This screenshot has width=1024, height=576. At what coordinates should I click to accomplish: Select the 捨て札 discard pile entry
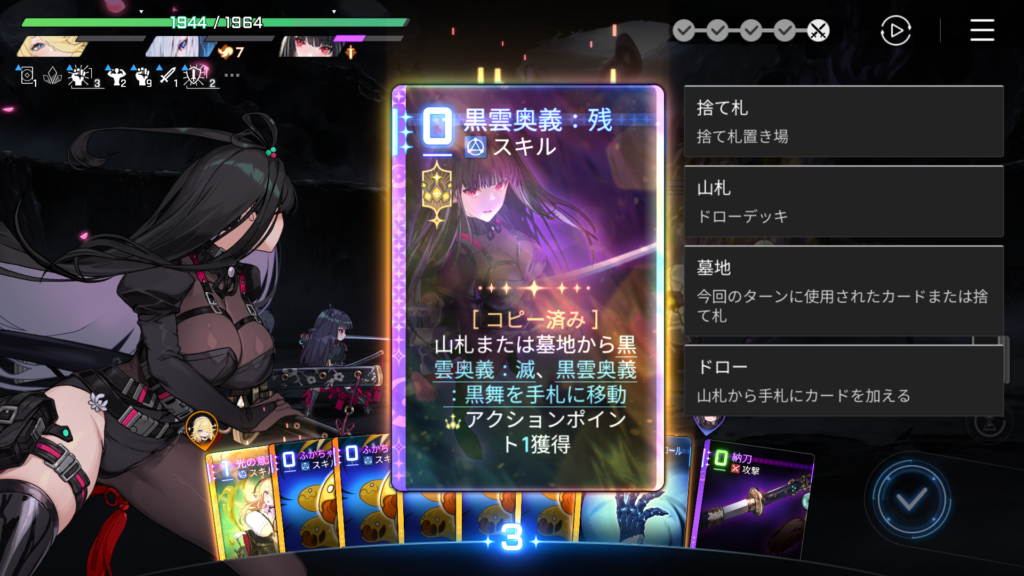(x=843, y=121)
